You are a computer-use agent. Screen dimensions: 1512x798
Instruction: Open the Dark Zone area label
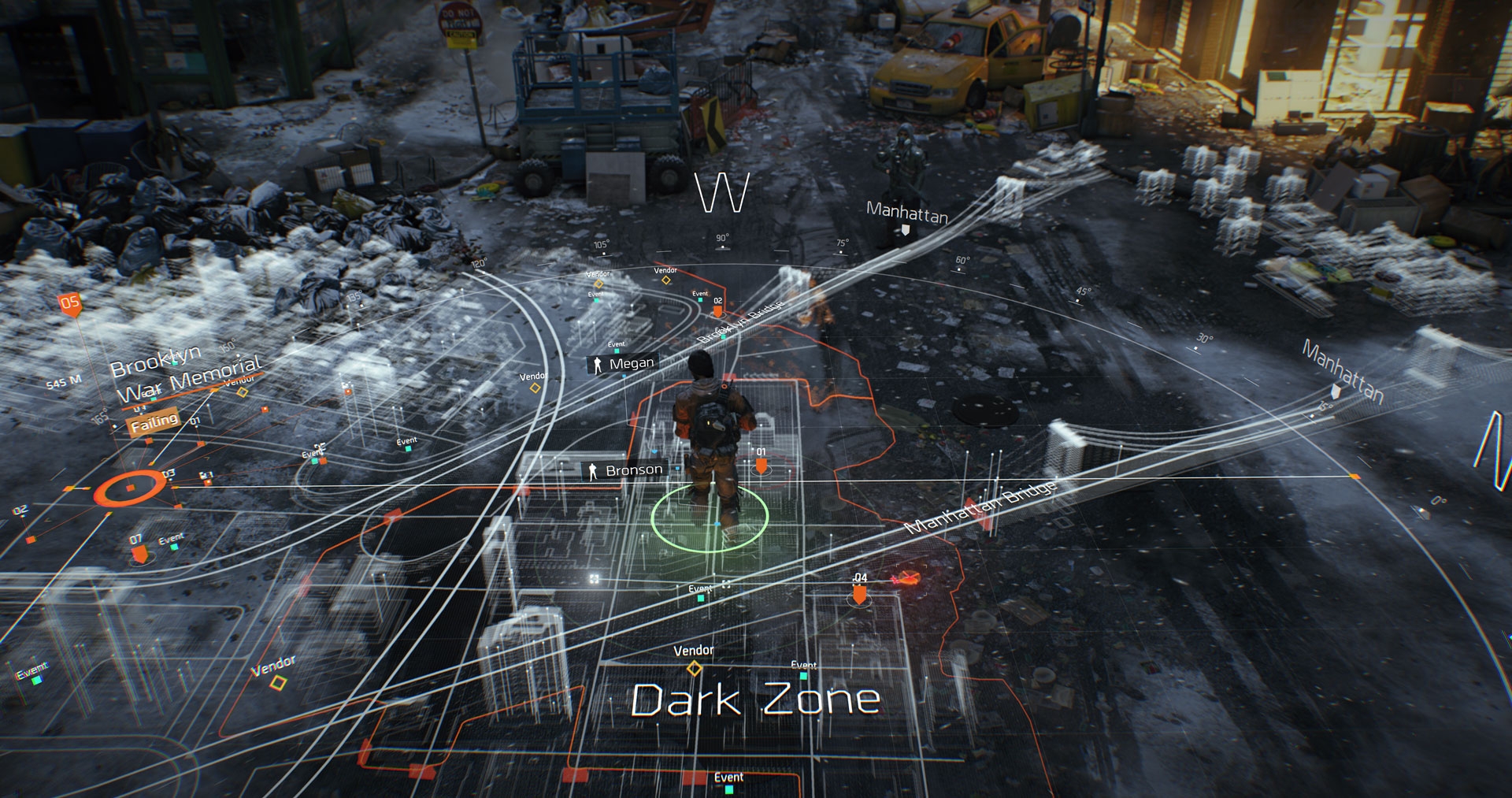[x=755, y=700]
